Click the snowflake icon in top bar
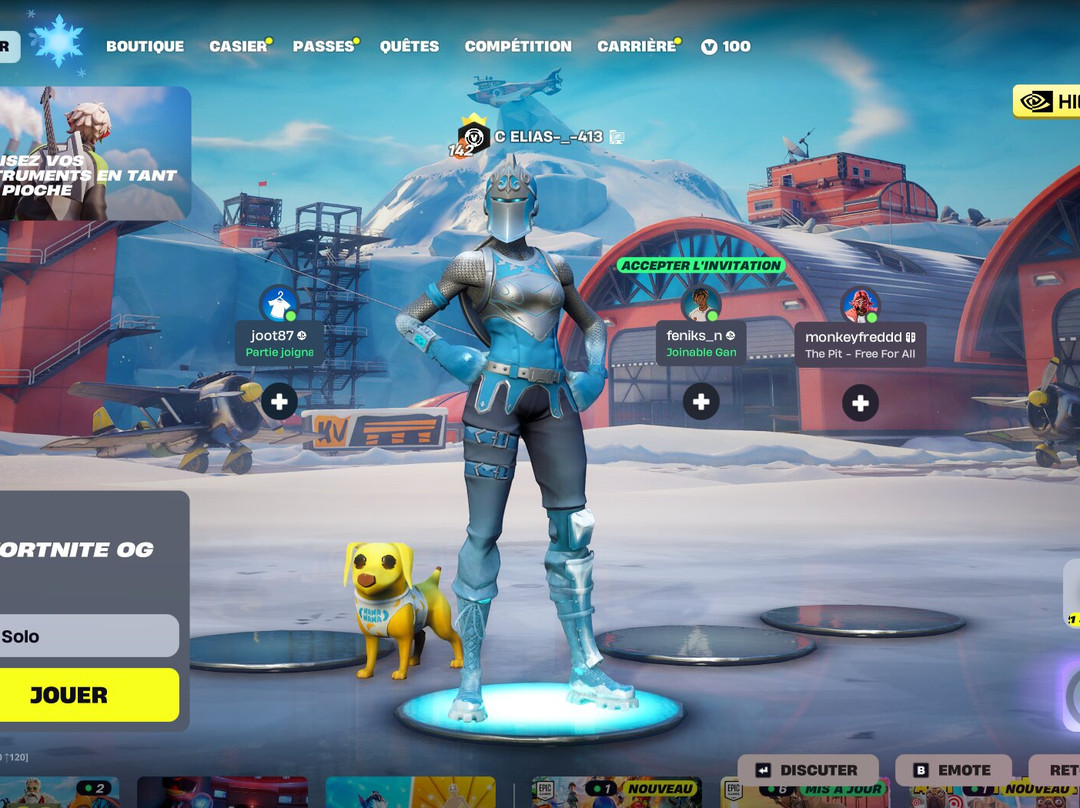1080x808 pixels. pos(56,42)
